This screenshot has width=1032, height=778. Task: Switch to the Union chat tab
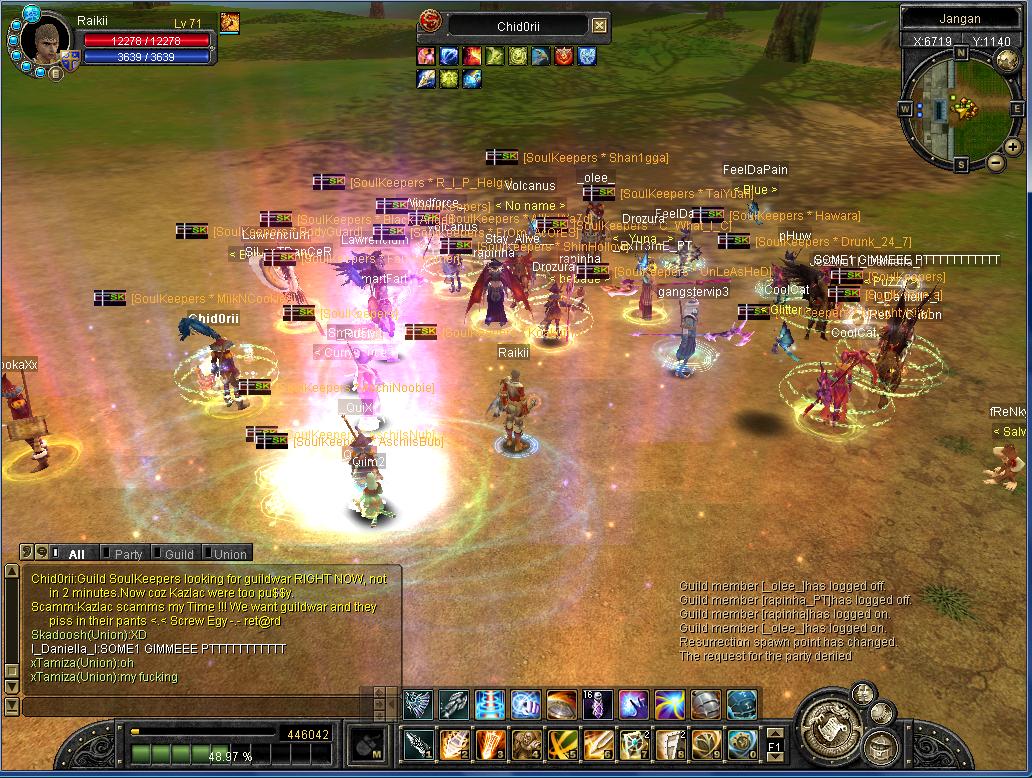click(229, 553)
